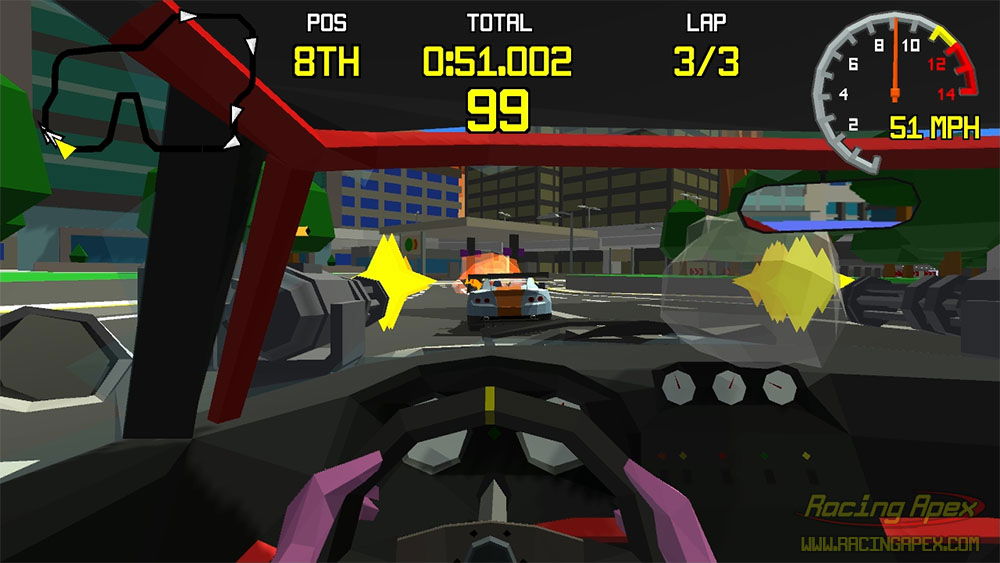
Task: Select the yellow player arrow on the minimap
Action: tap(65, 149)
